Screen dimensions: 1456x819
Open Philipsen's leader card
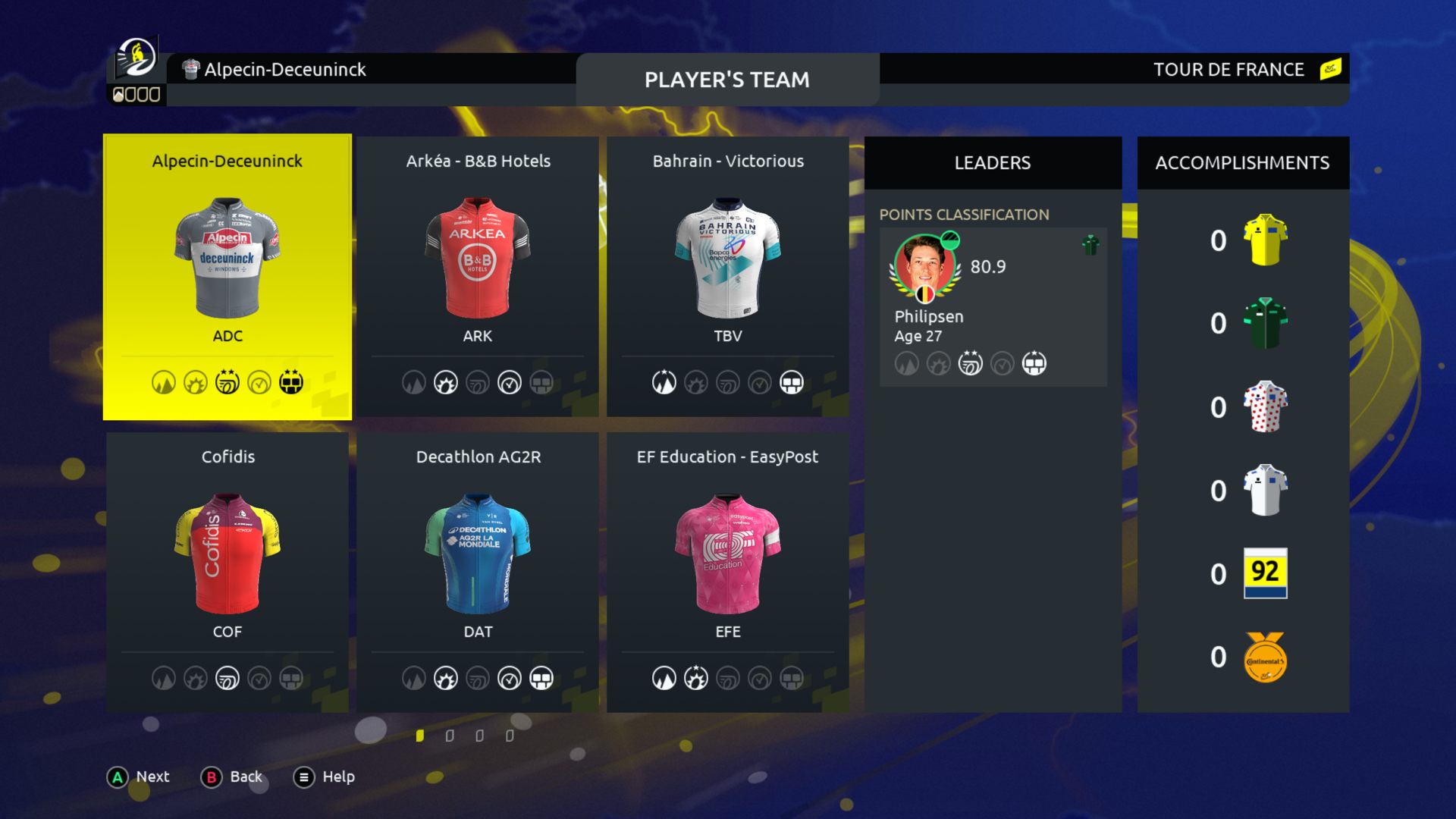coord(993,307)
